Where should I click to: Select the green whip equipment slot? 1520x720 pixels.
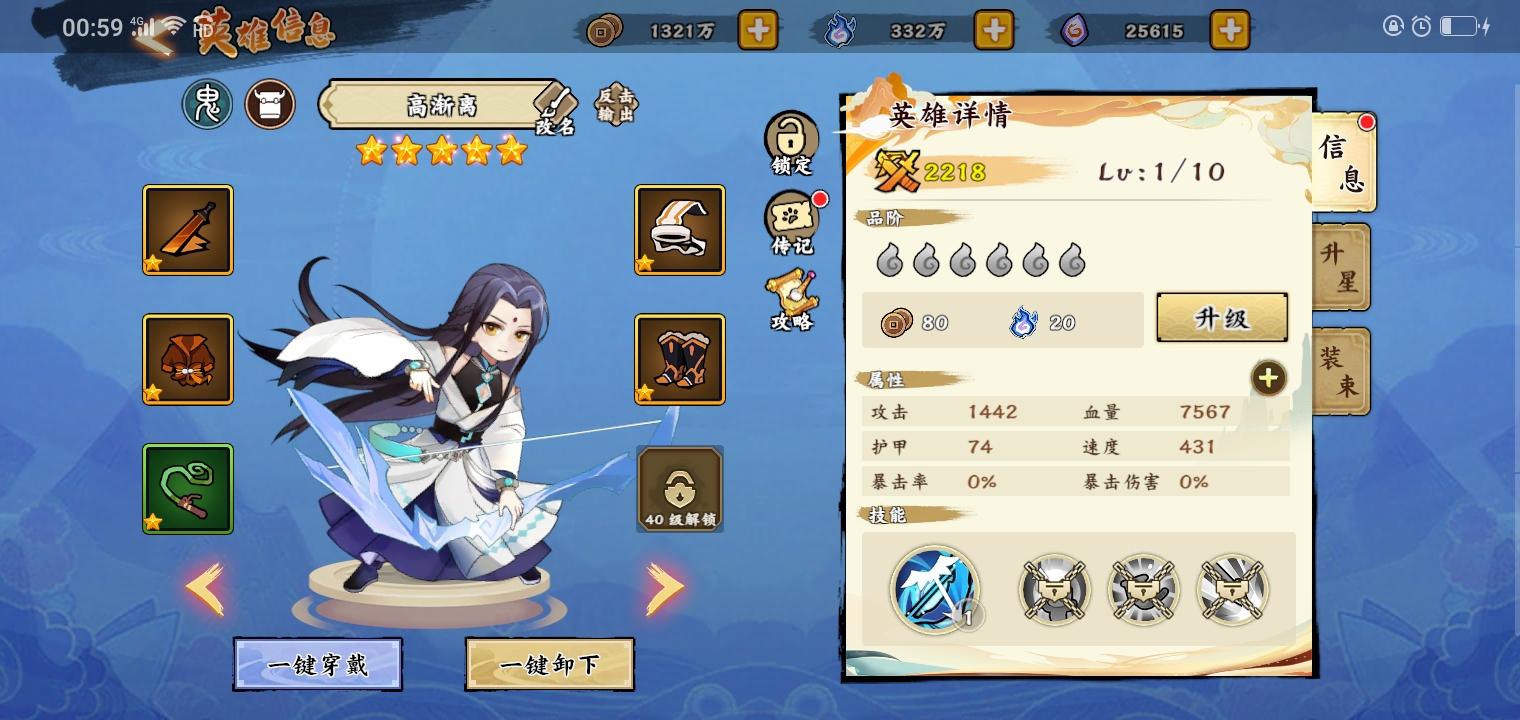(187, 489)
